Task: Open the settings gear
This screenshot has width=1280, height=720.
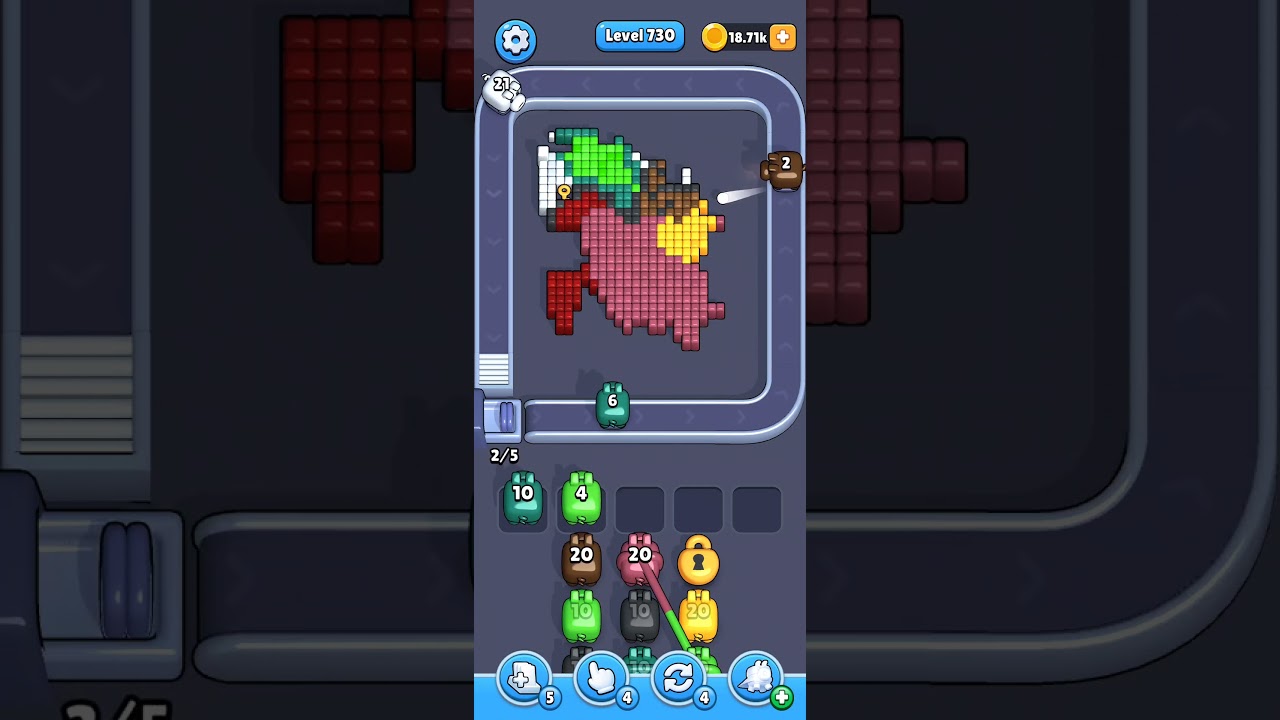Action: tap(516, 41)
